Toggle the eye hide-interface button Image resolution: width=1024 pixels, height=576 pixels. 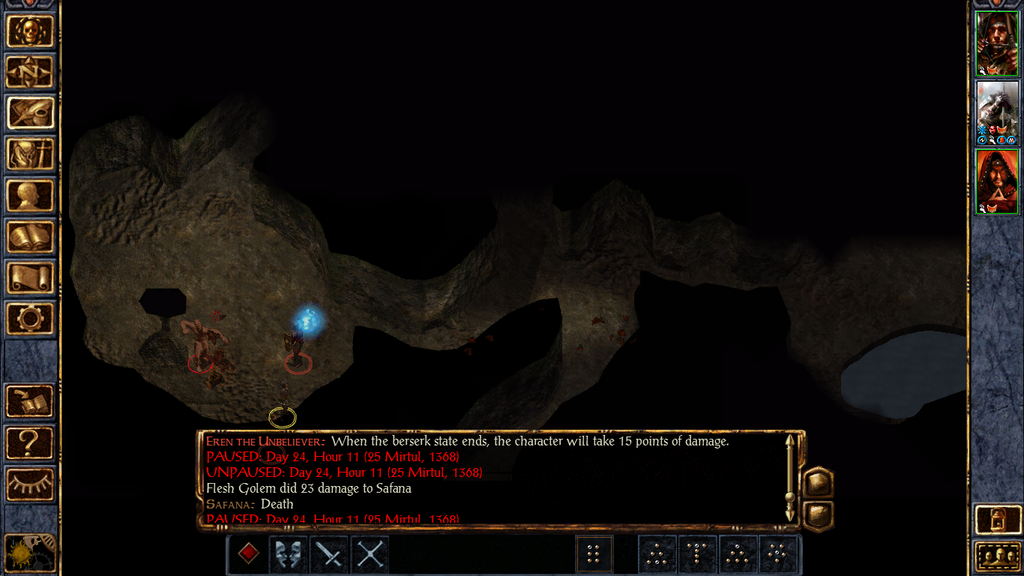(30, 484)
